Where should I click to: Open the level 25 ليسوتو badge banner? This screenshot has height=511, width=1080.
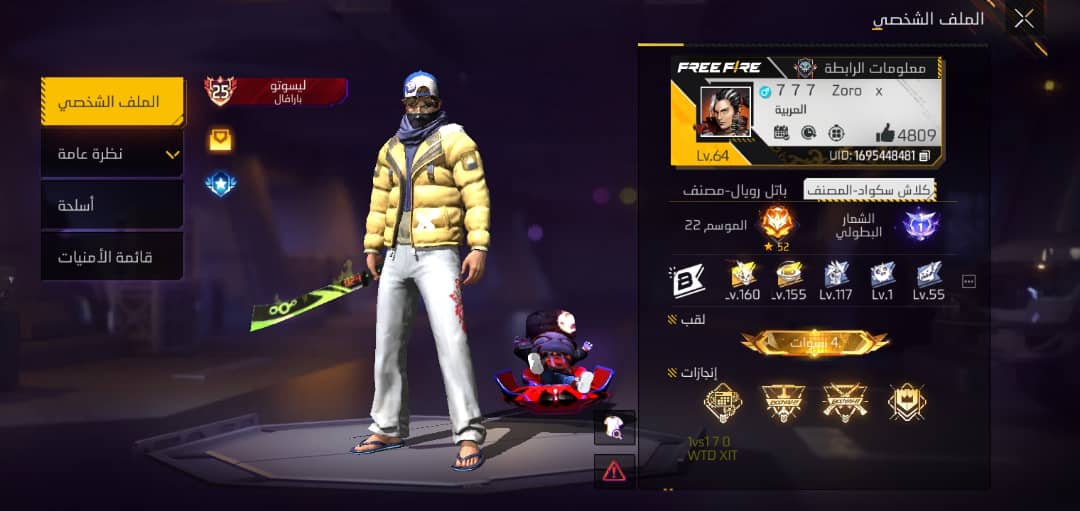point(277,91)
